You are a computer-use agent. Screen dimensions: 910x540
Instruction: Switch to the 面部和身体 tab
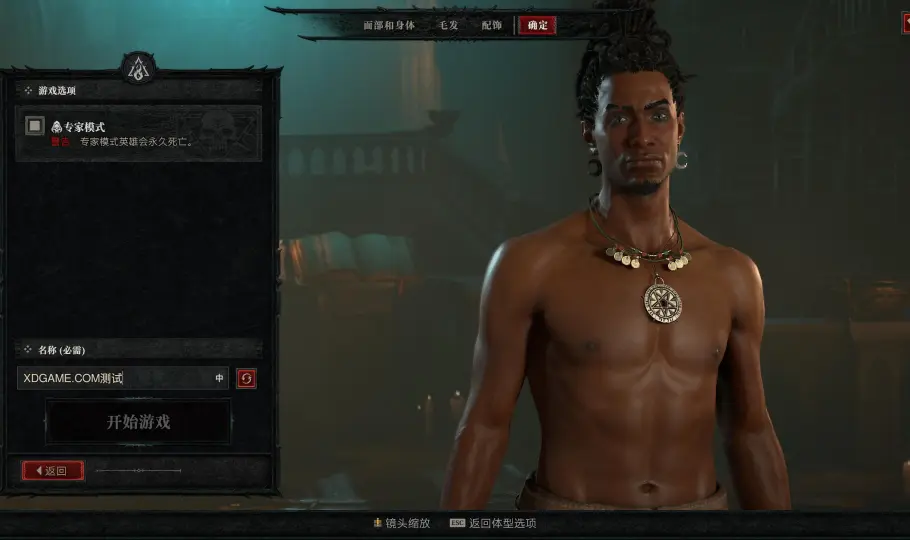pos(388,25)
